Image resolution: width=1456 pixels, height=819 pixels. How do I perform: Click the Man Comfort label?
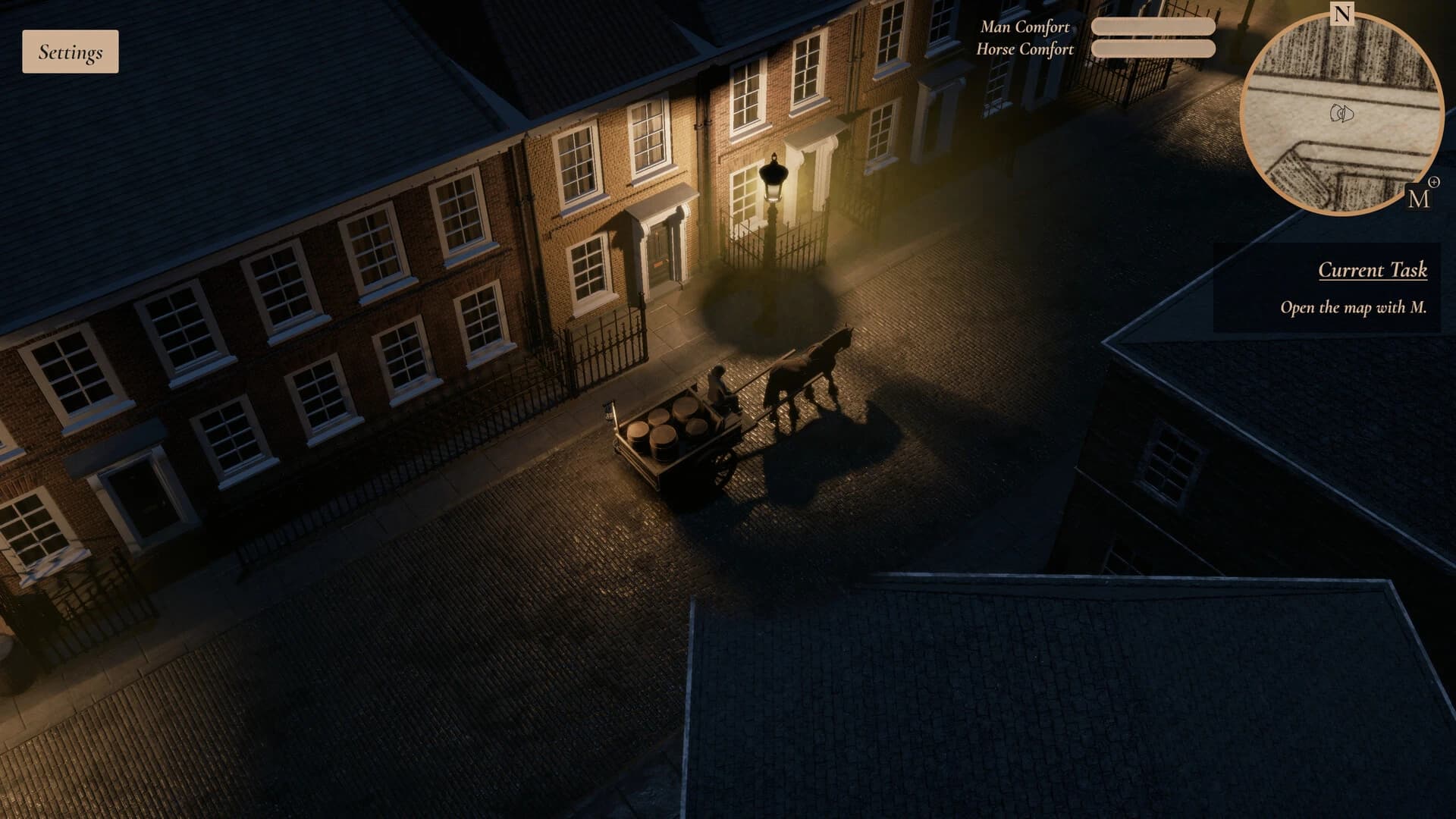[1025, 29]
